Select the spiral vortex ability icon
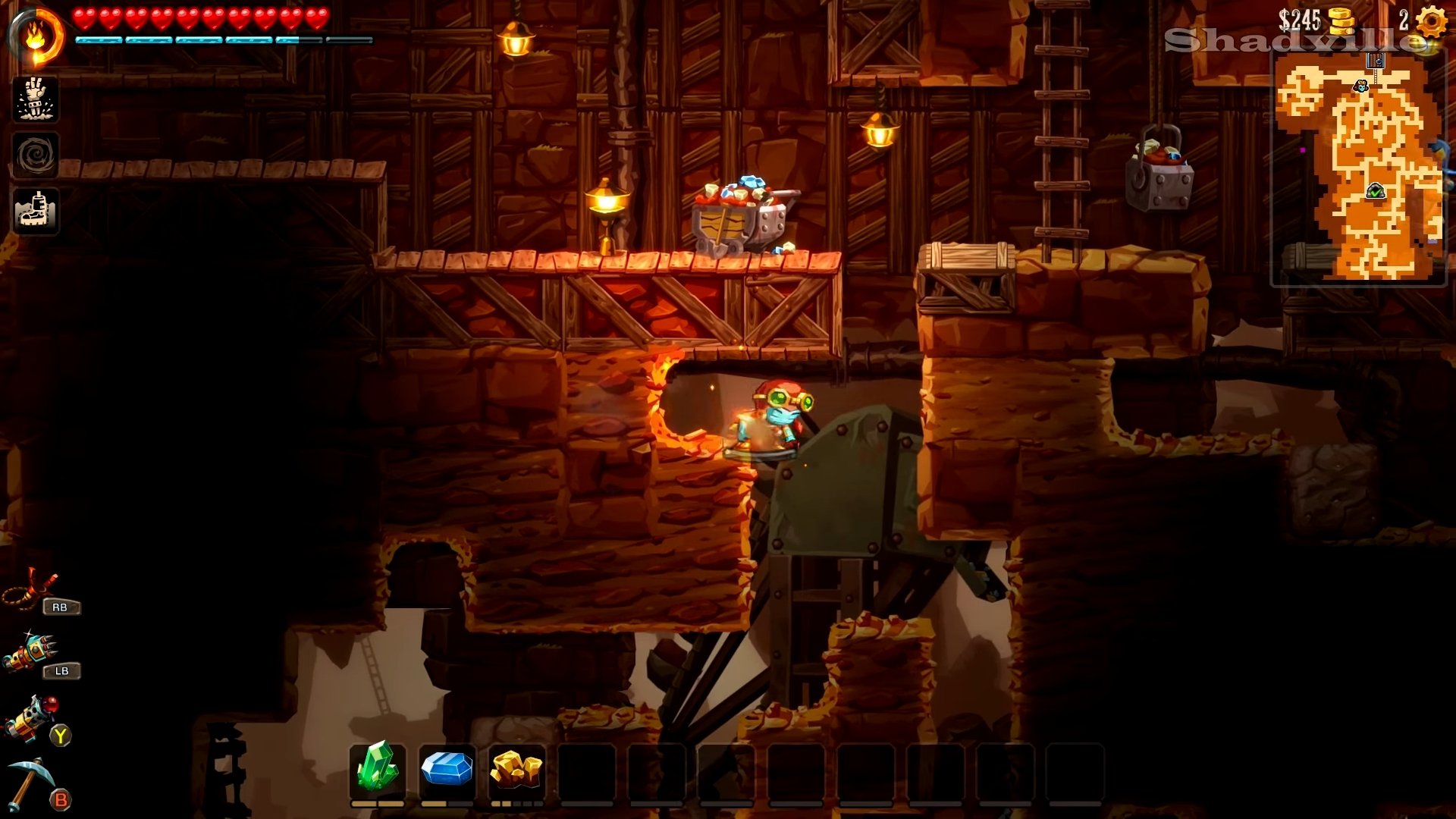1456x819 pixels. click(35, 155)
